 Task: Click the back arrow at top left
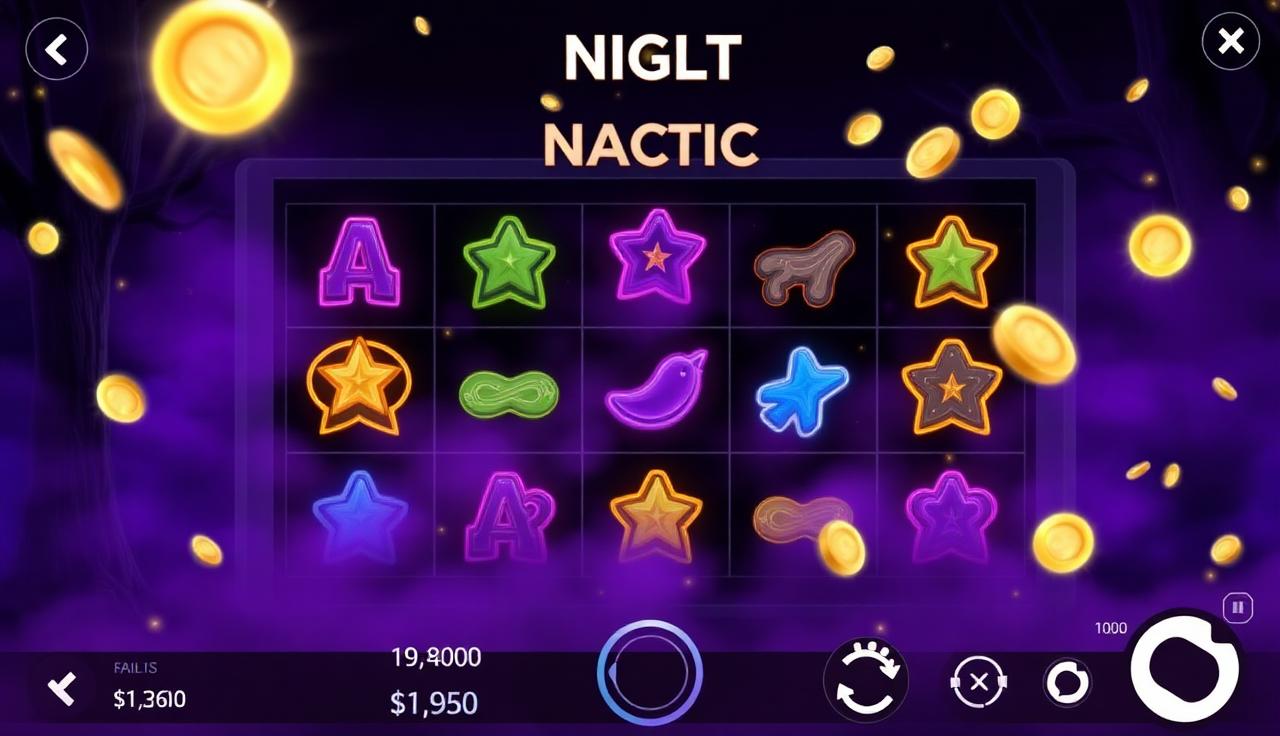pos(56,50)
